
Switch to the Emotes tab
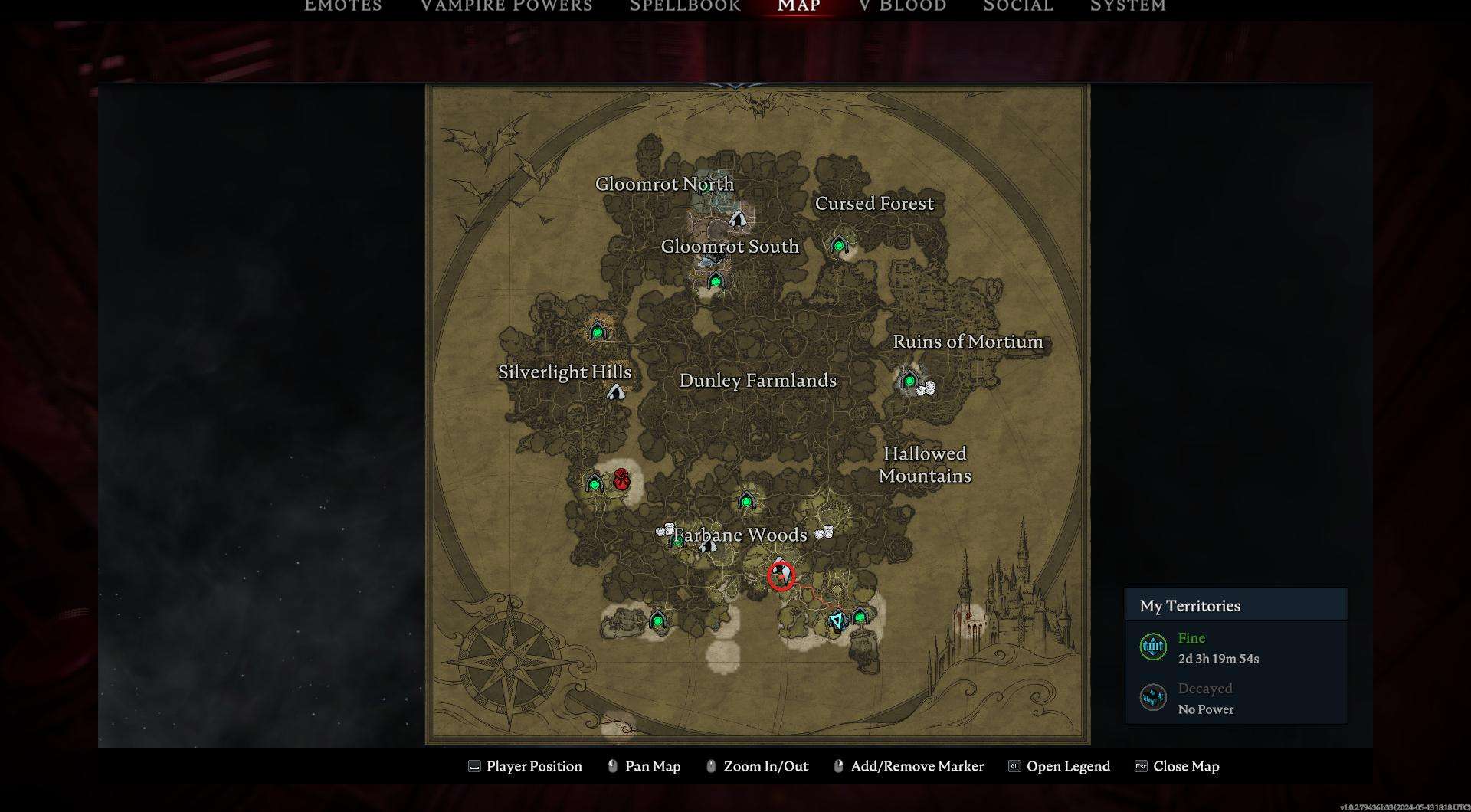click(342, 6)
